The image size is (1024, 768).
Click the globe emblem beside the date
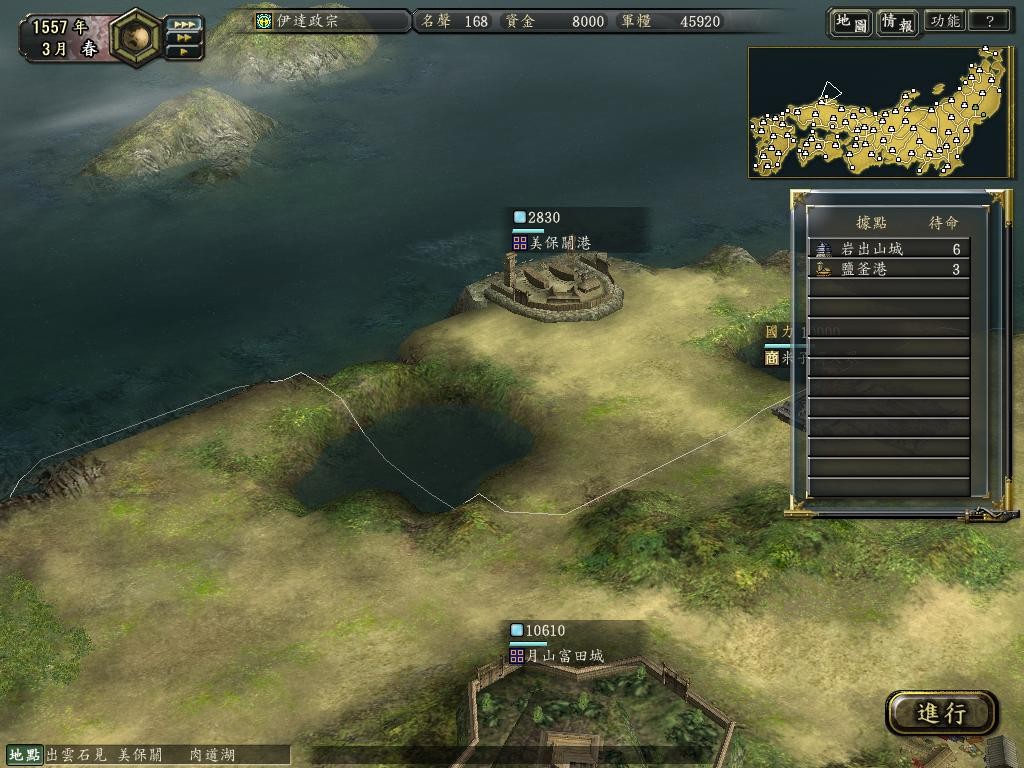(134, 36)
